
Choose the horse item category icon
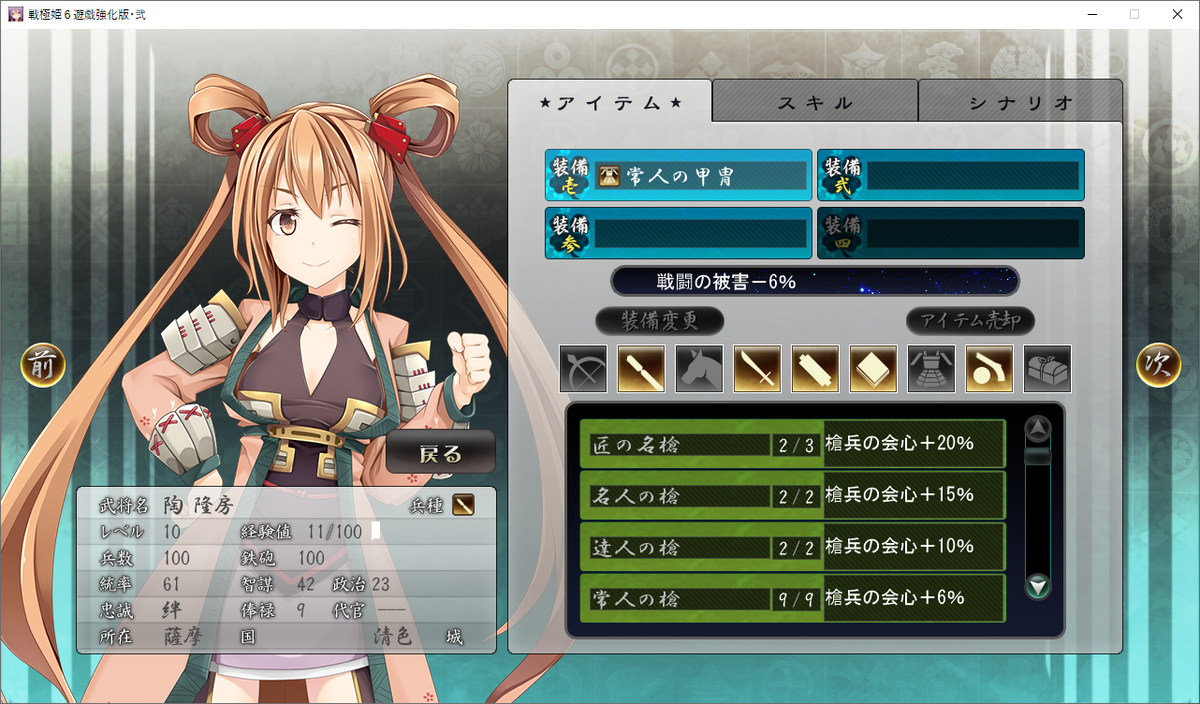699,369
